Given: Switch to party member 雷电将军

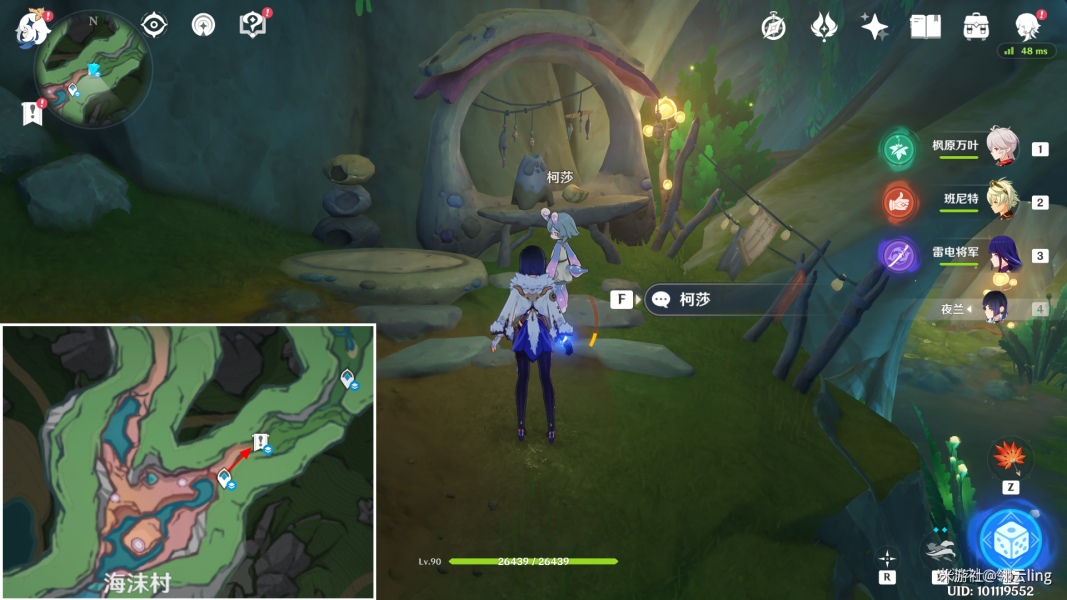Looking at the screenshot, I should tap(1001, 254).
